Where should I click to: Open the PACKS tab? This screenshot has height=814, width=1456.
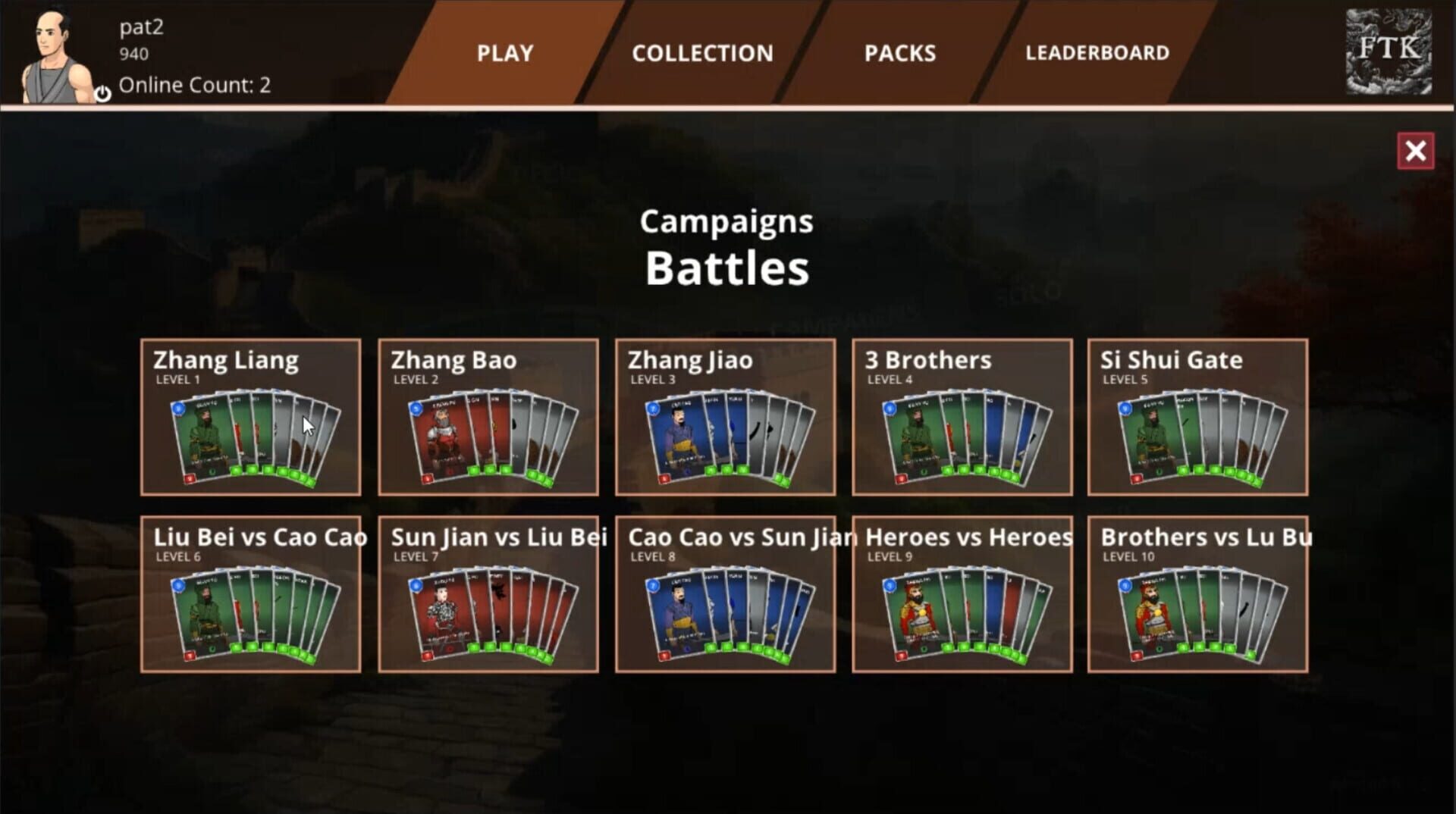coord(899,53)
